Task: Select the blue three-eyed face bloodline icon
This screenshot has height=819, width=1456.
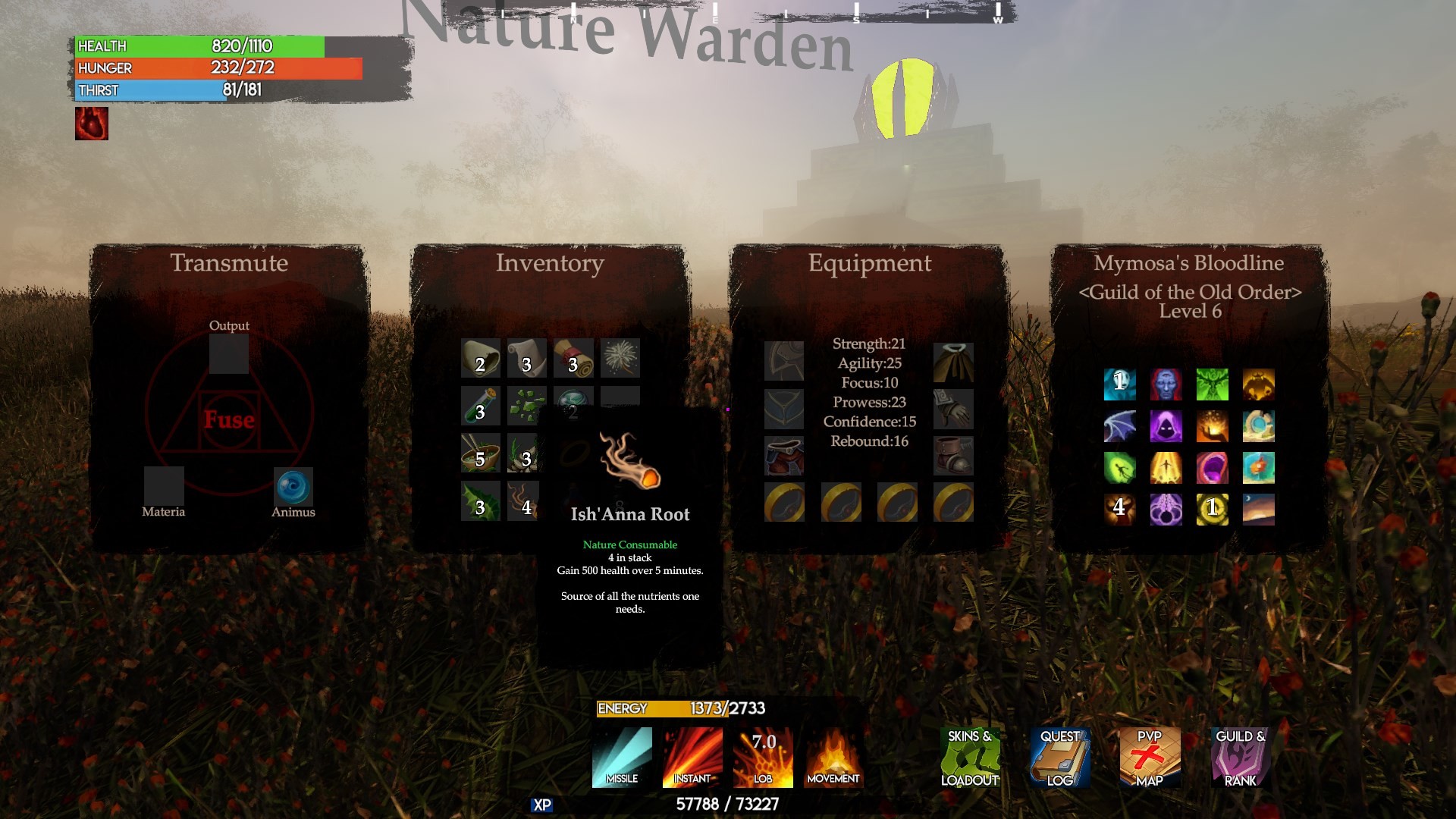Action: (x=1166, y=384)
